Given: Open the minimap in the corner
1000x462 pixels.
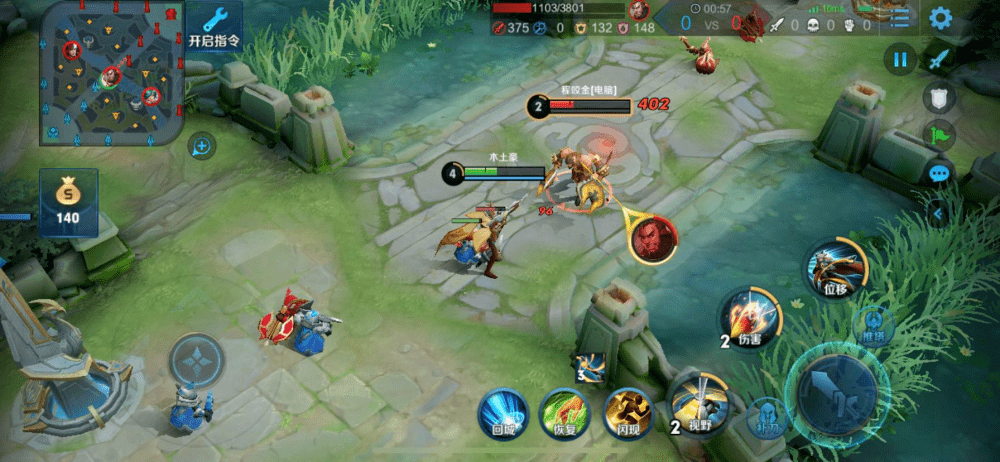Looking at the screenshot, I should click(110, 73).
